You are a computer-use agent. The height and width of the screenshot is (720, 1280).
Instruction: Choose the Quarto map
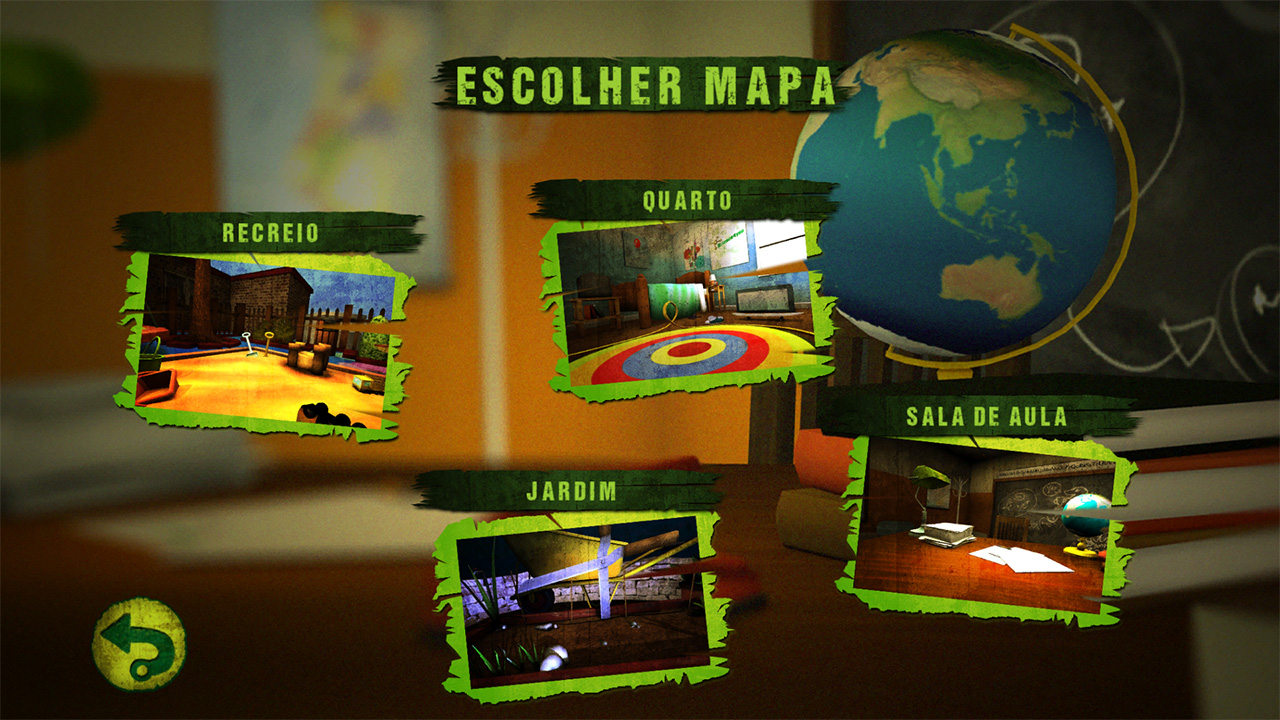point(689,306)
